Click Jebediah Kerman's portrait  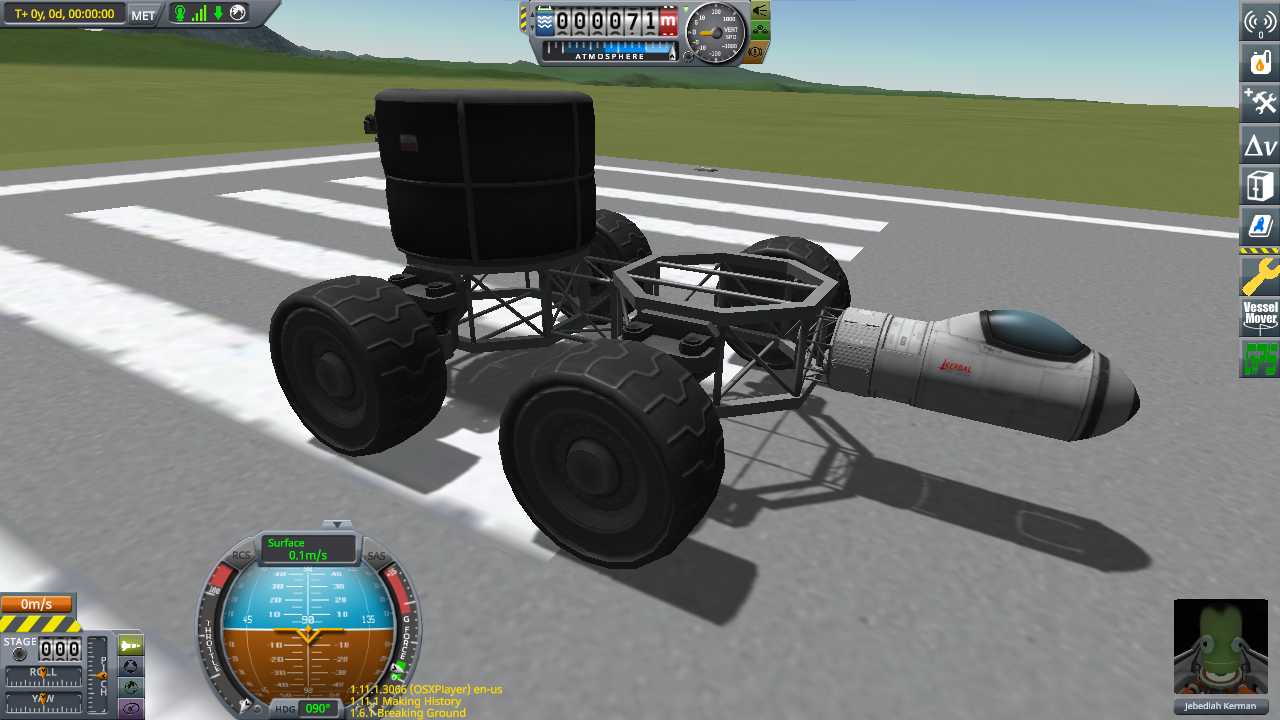pos(1220,647)
